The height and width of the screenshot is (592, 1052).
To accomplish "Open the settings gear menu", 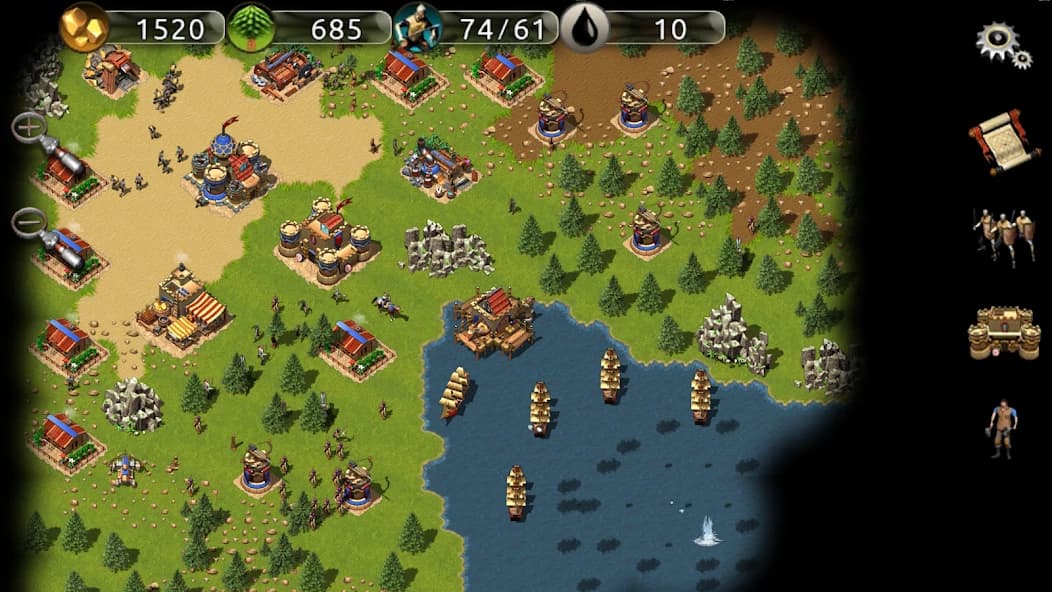I will (1001, 44).
